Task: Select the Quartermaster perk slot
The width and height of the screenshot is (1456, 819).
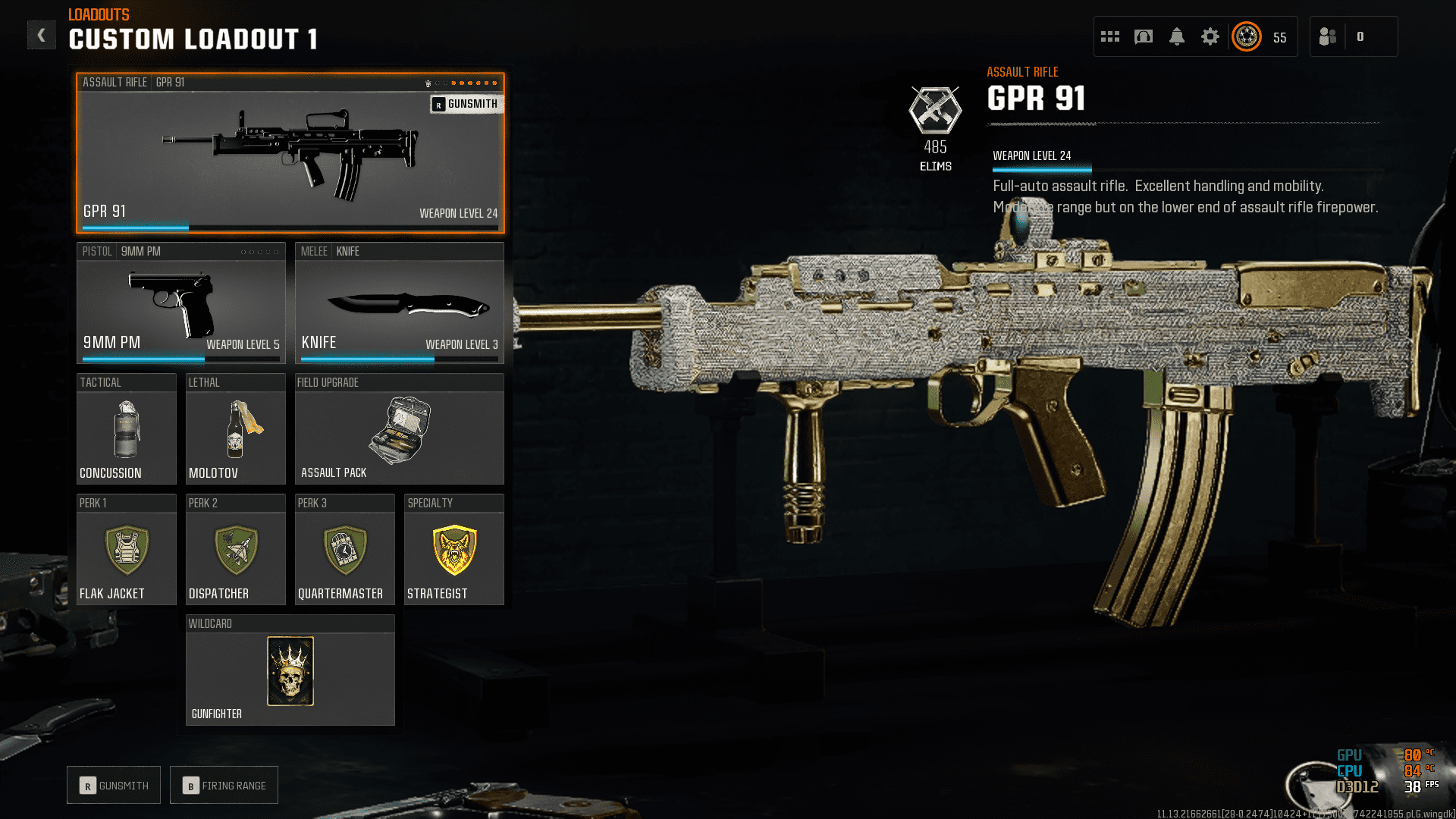Action: click(344, 550)
